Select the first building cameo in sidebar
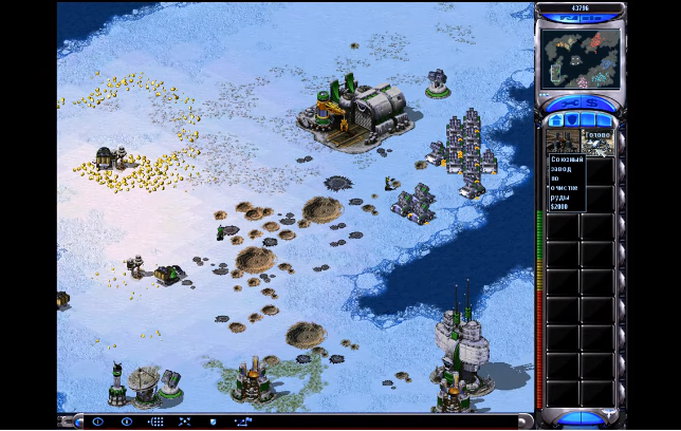681x431 pixels. tap(563, 141)
